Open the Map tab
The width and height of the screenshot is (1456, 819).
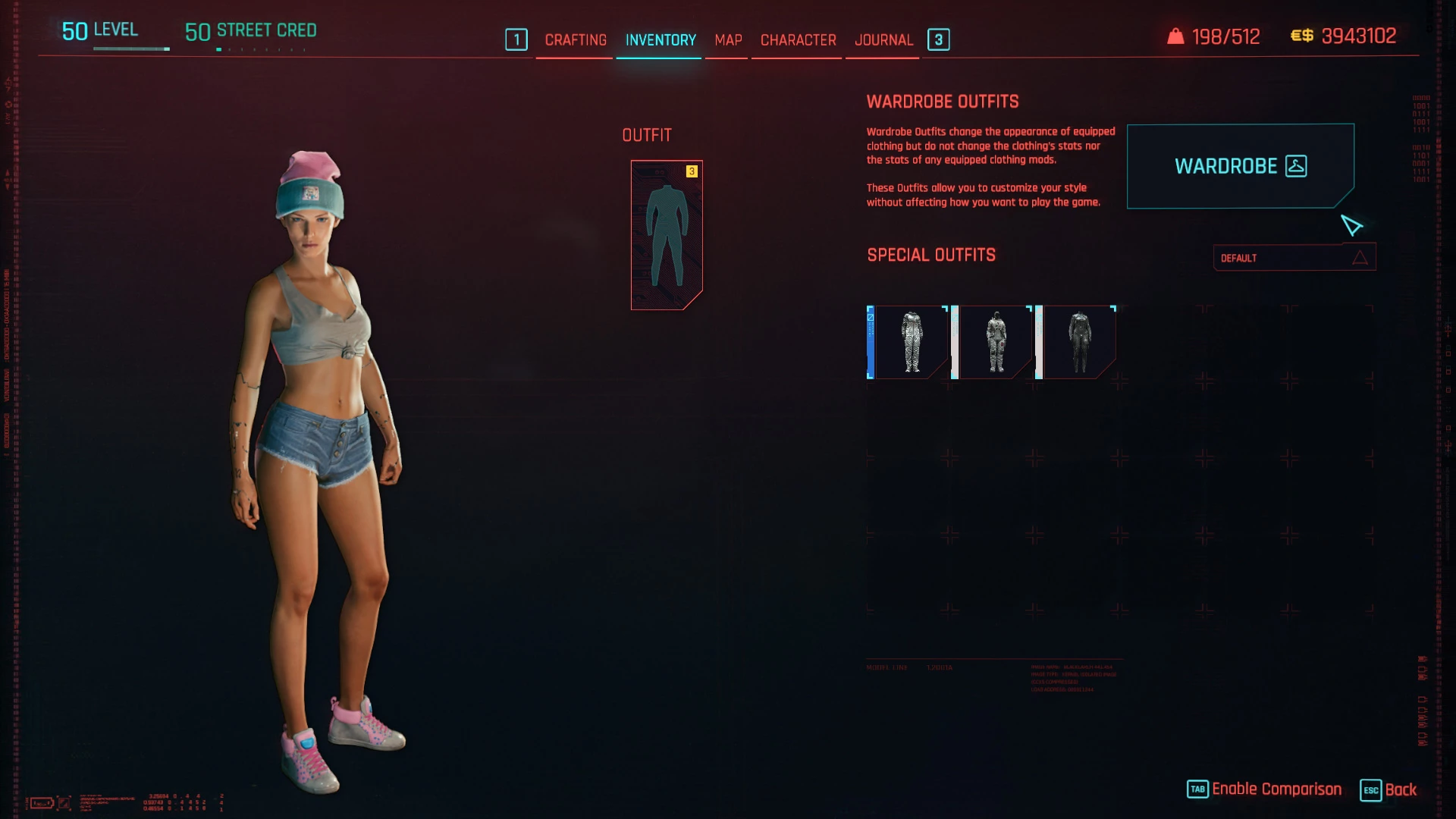(728, 40)
